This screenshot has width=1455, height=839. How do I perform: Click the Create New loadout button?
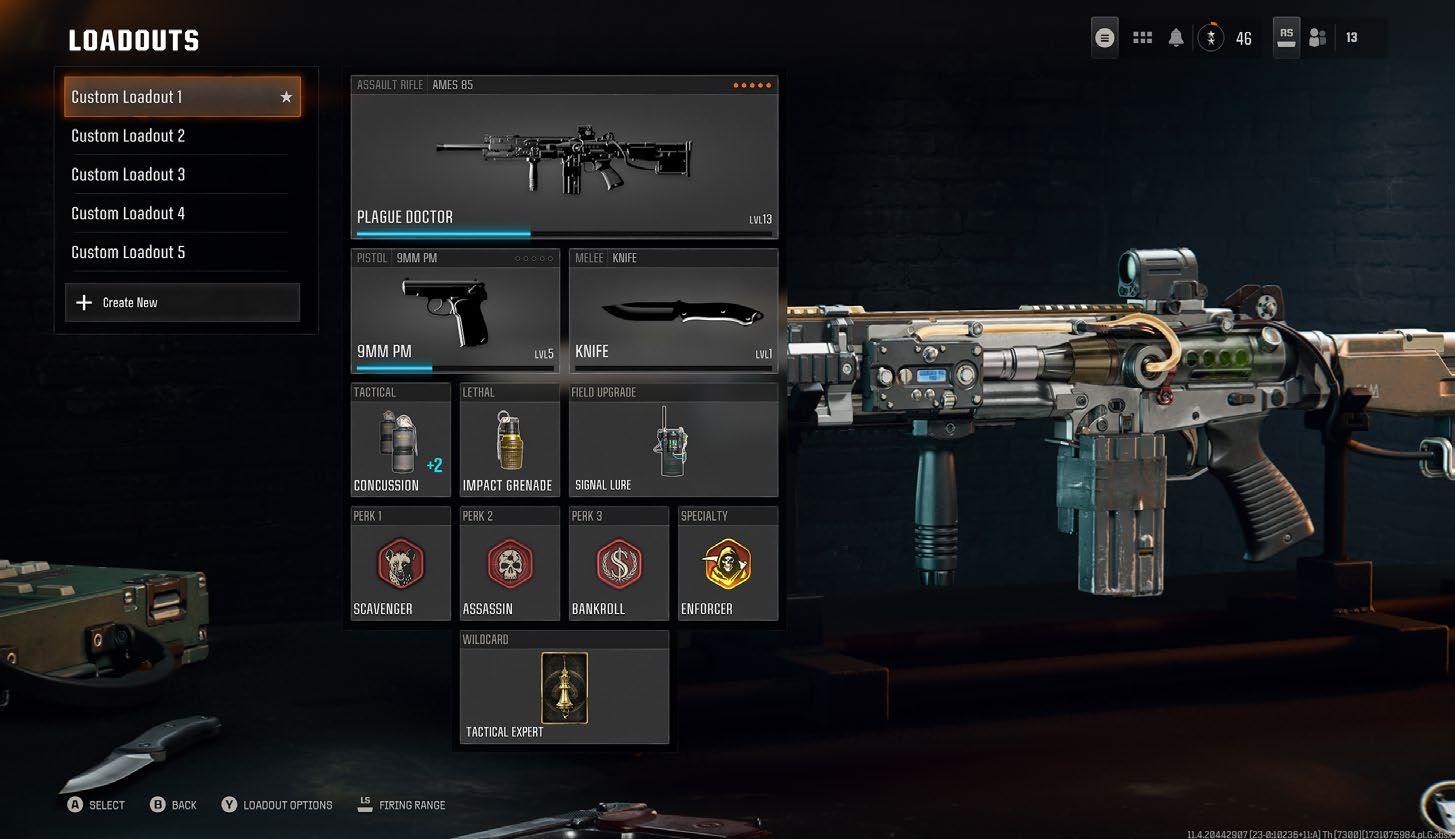coord(182,302)
